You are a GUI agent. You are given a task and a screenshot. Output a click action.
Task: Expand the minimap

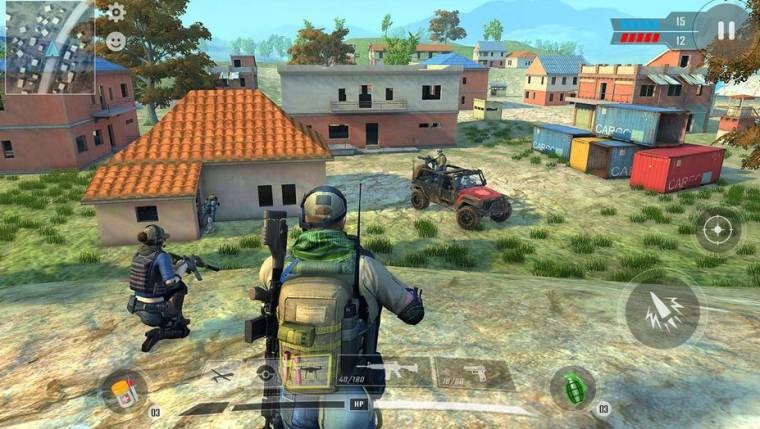[47, 47]
